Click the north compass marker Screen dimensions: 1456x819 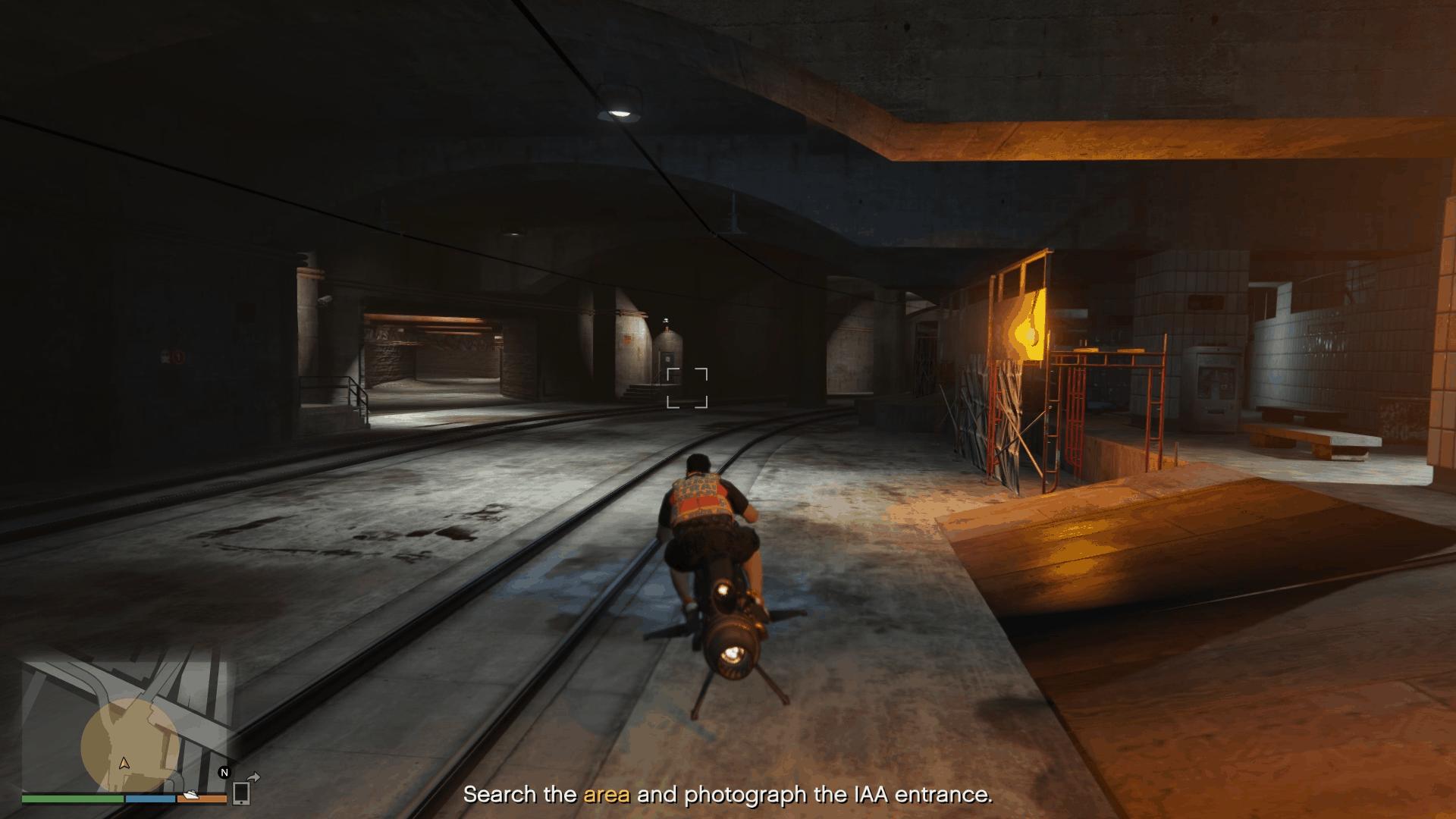pos(224,773)
